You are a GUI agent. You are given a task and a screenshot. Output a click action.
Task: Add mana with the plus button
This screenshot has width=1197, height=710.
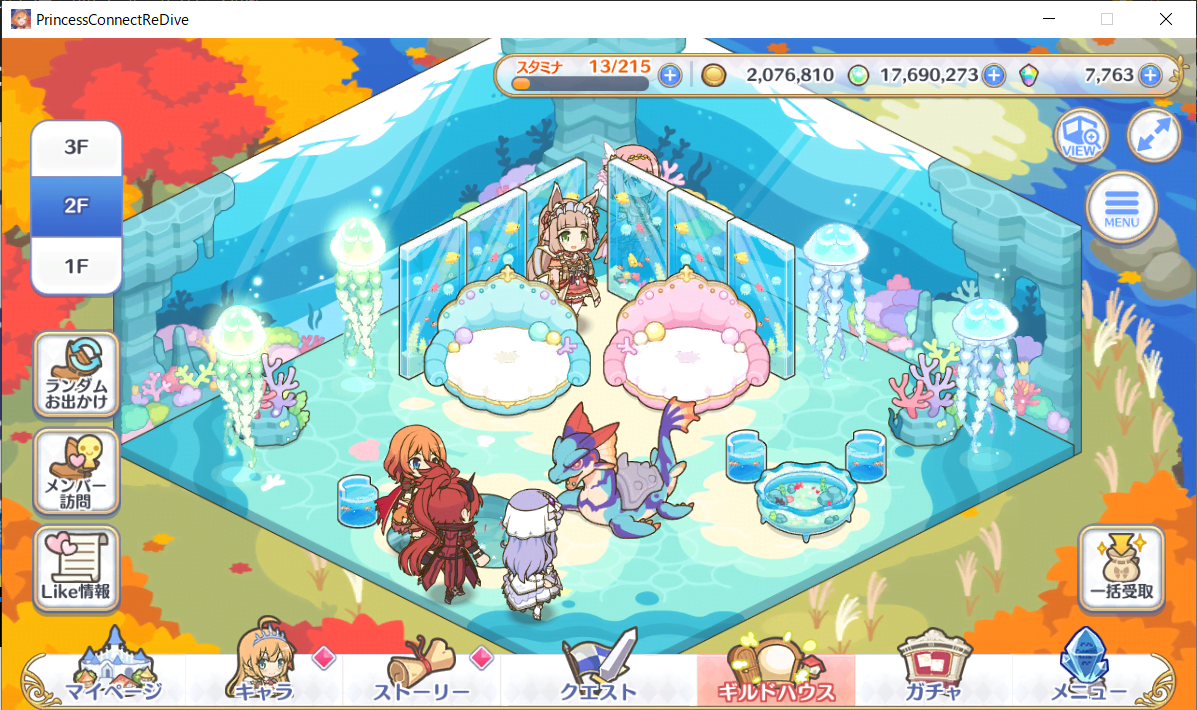tap(993, 75)
